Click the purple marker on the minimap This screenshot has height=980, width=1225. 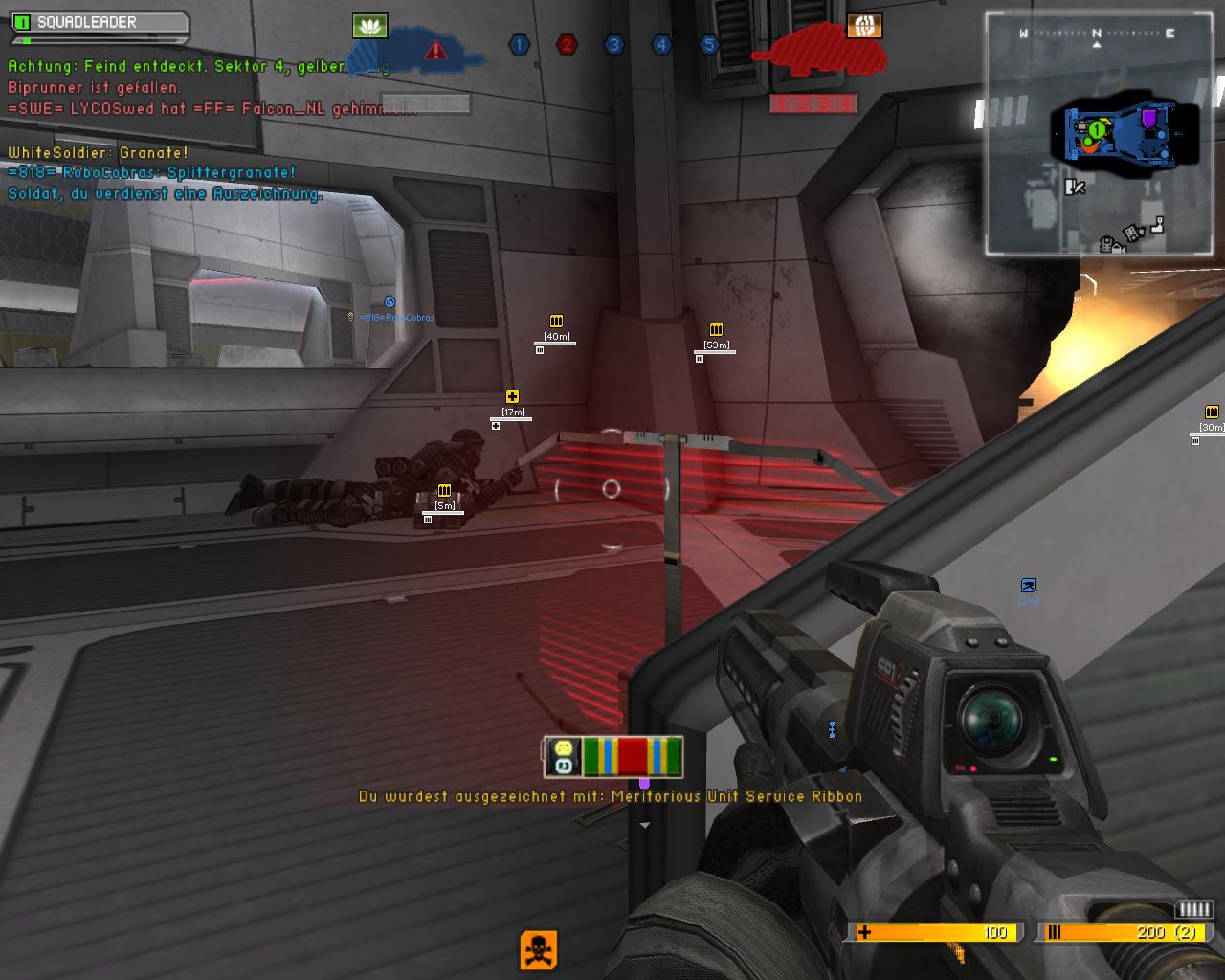point(1148,119)
